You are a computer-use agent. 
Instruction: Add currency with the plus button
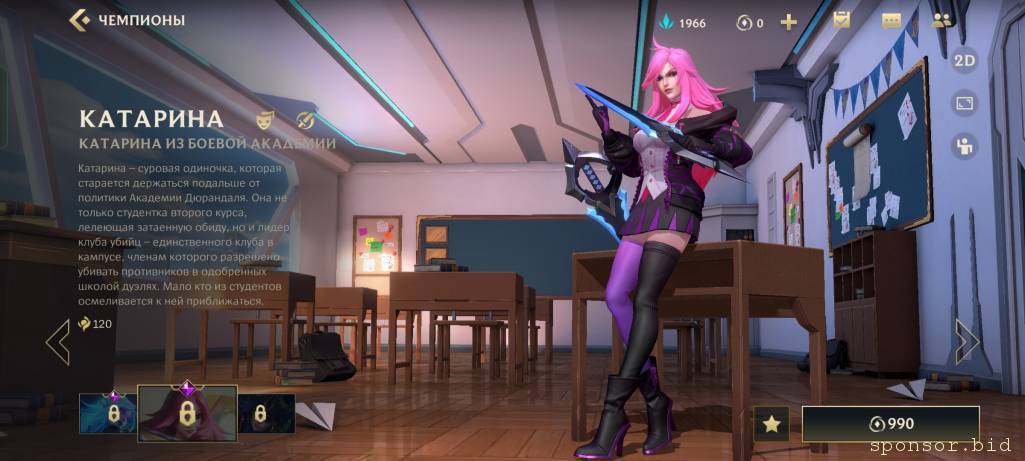(789, 22)
